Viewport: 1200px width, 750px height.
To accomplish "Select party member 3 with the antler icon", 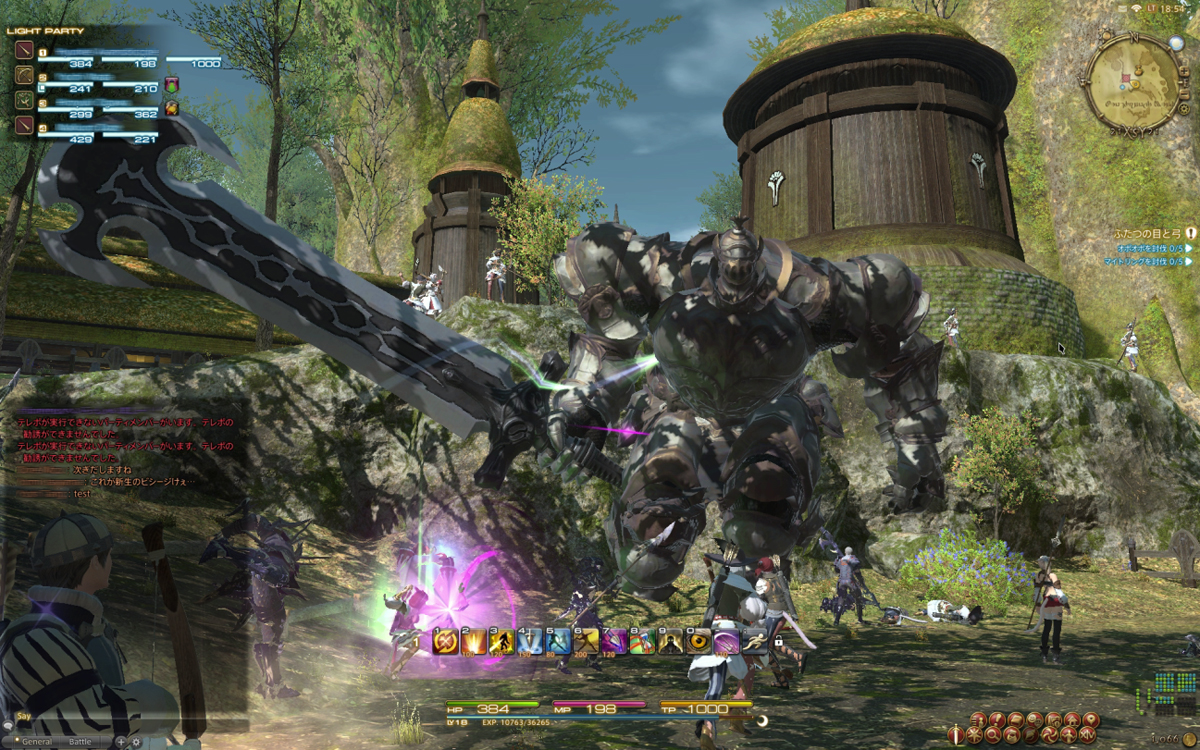I will point(23,100).
